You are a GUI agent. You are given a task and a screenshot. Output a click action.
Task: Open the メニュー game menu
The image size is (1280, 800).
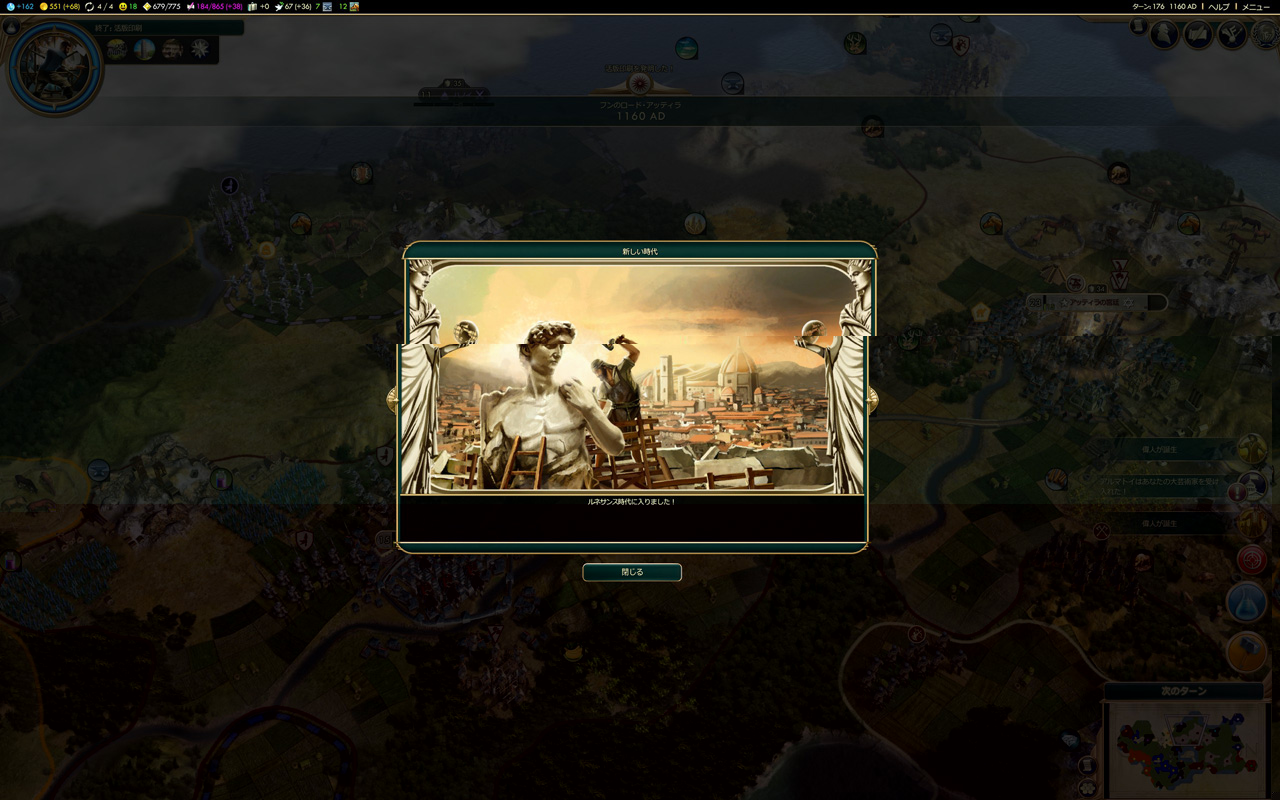pyautogui.click(x=1255, y=7)
